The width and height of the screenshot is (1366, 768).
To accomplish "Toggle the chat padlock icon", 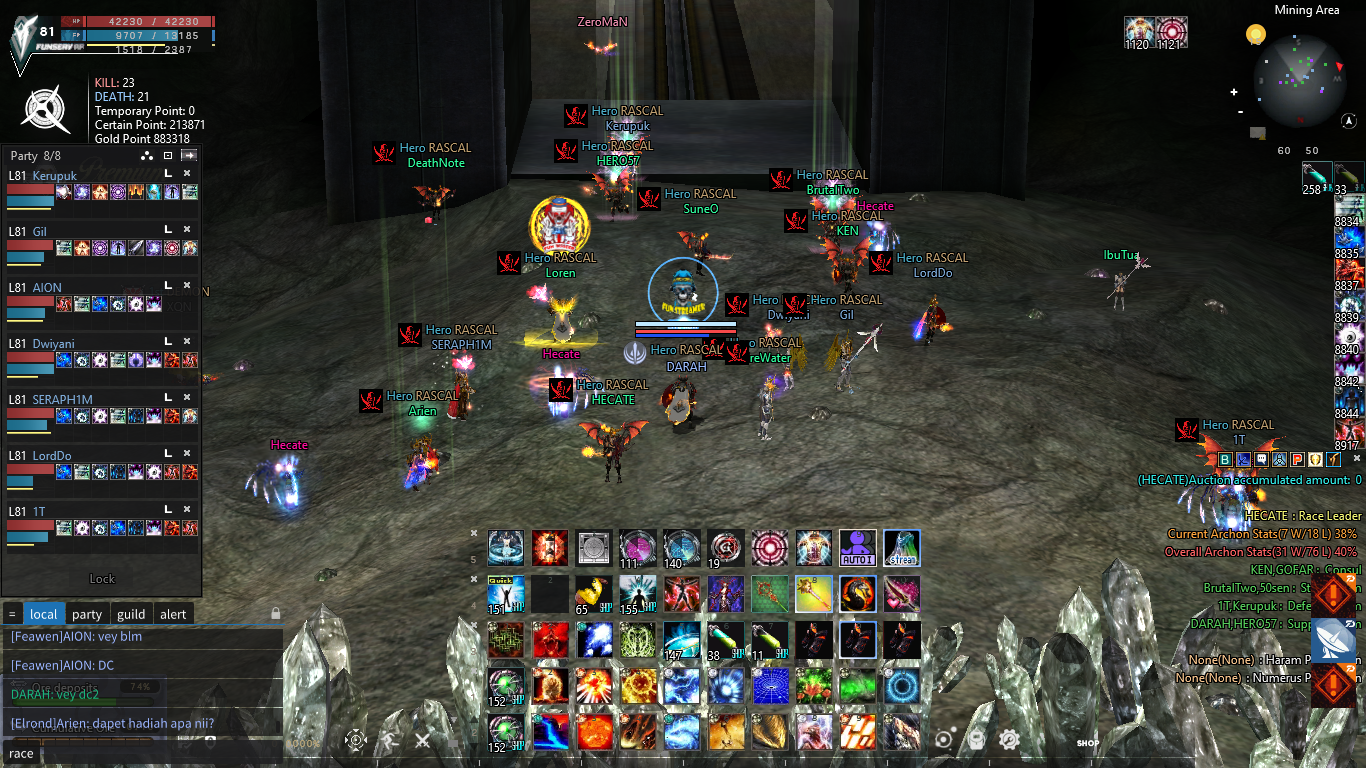I will click(274, 614).
